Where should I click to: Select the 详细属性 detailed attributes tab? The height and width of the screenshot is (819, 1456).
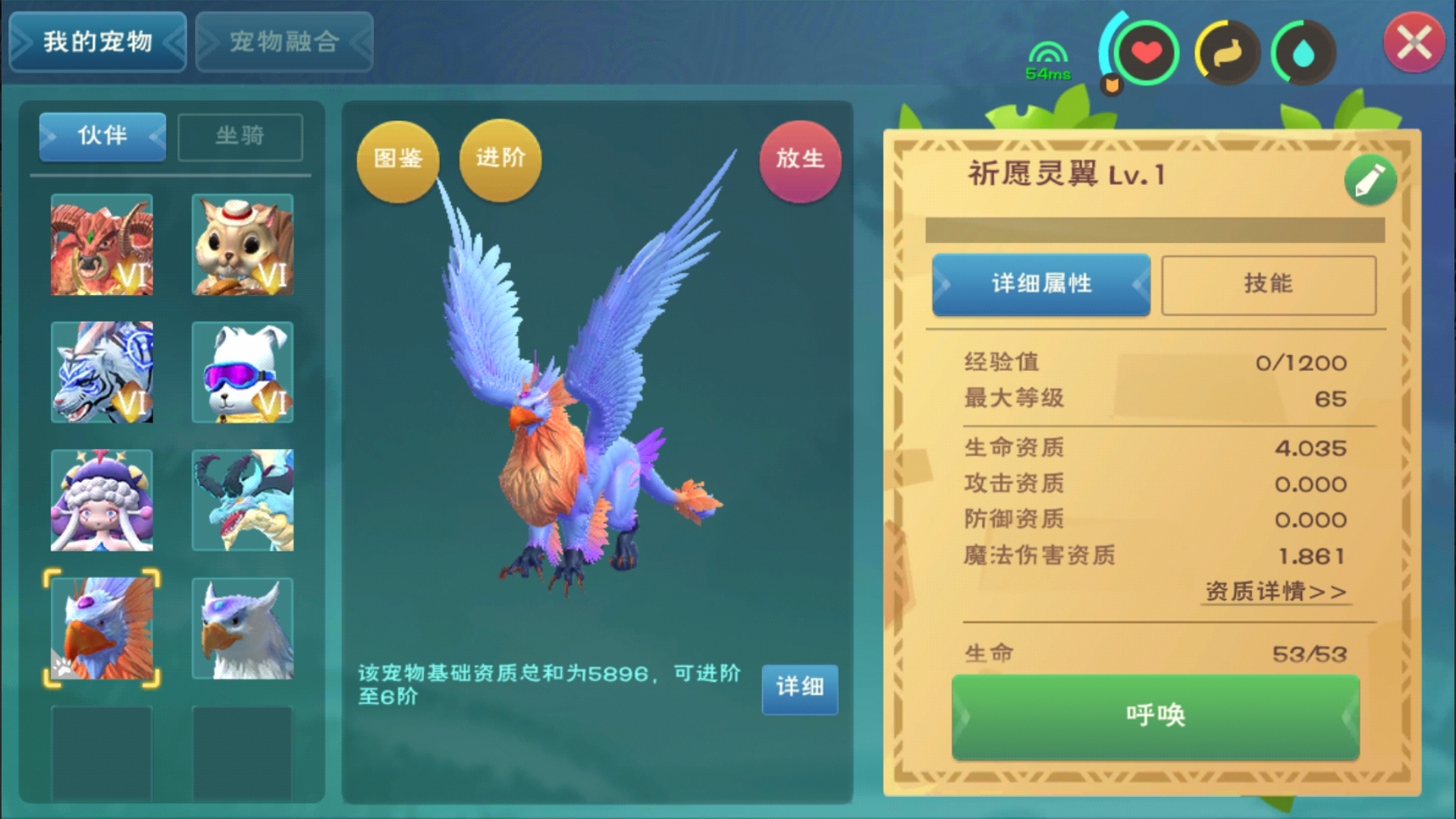[1040, 284]
